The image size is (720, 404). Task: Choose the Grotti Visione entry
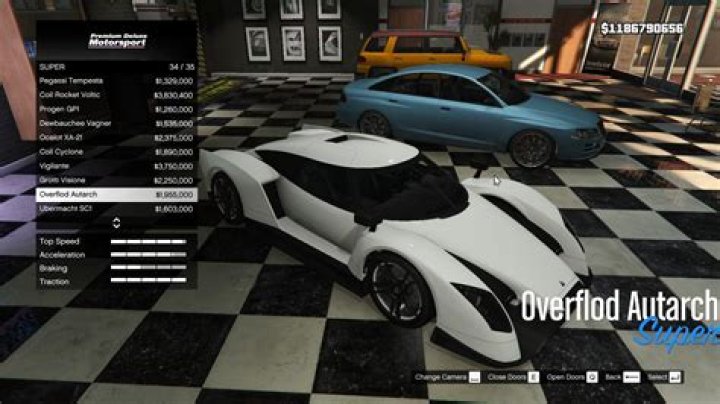pyautogui.click(x=115, y=180)
